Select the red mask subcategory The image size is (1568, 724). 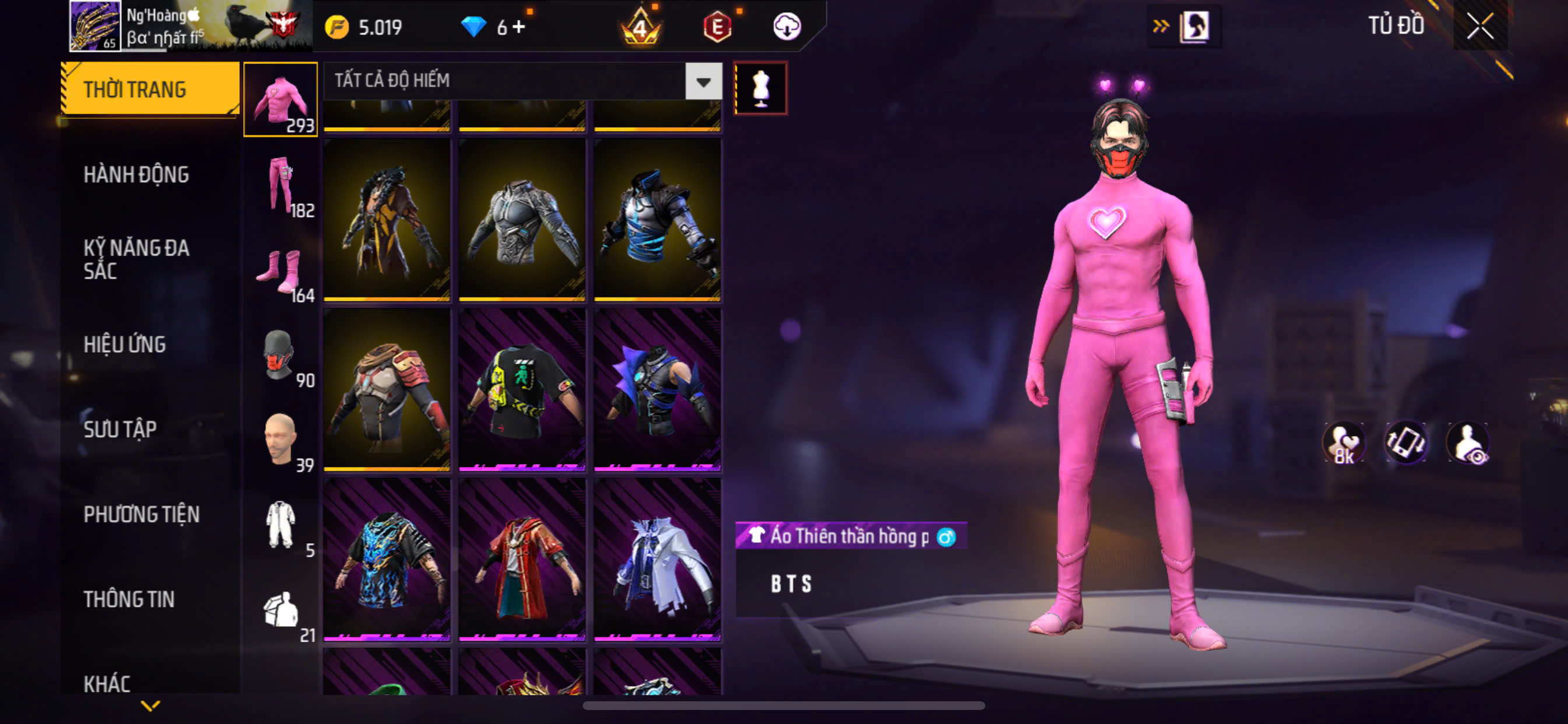280,356
